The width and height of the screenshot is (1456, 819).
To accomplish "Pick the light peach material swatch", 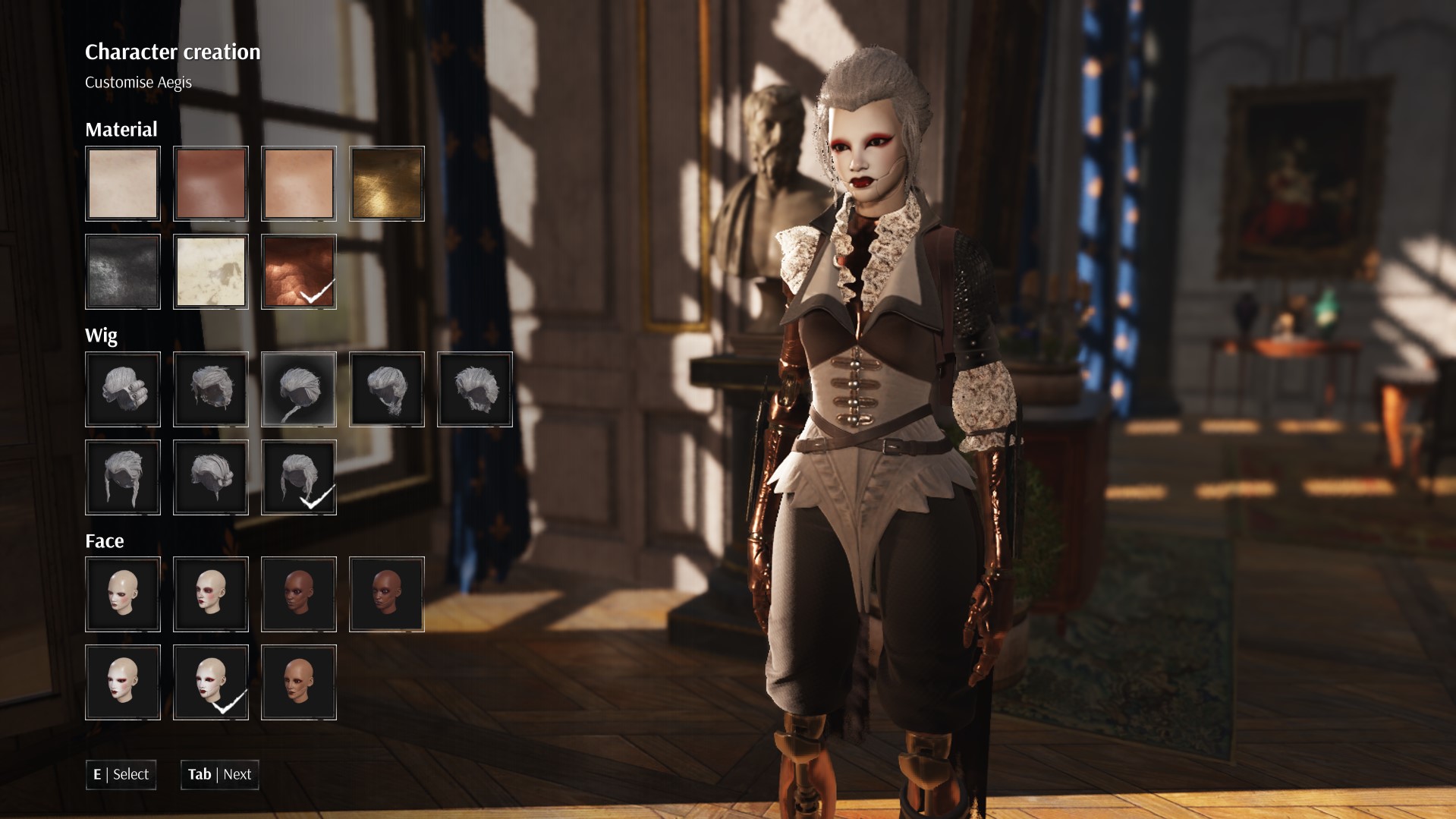I will coord(299,184).
